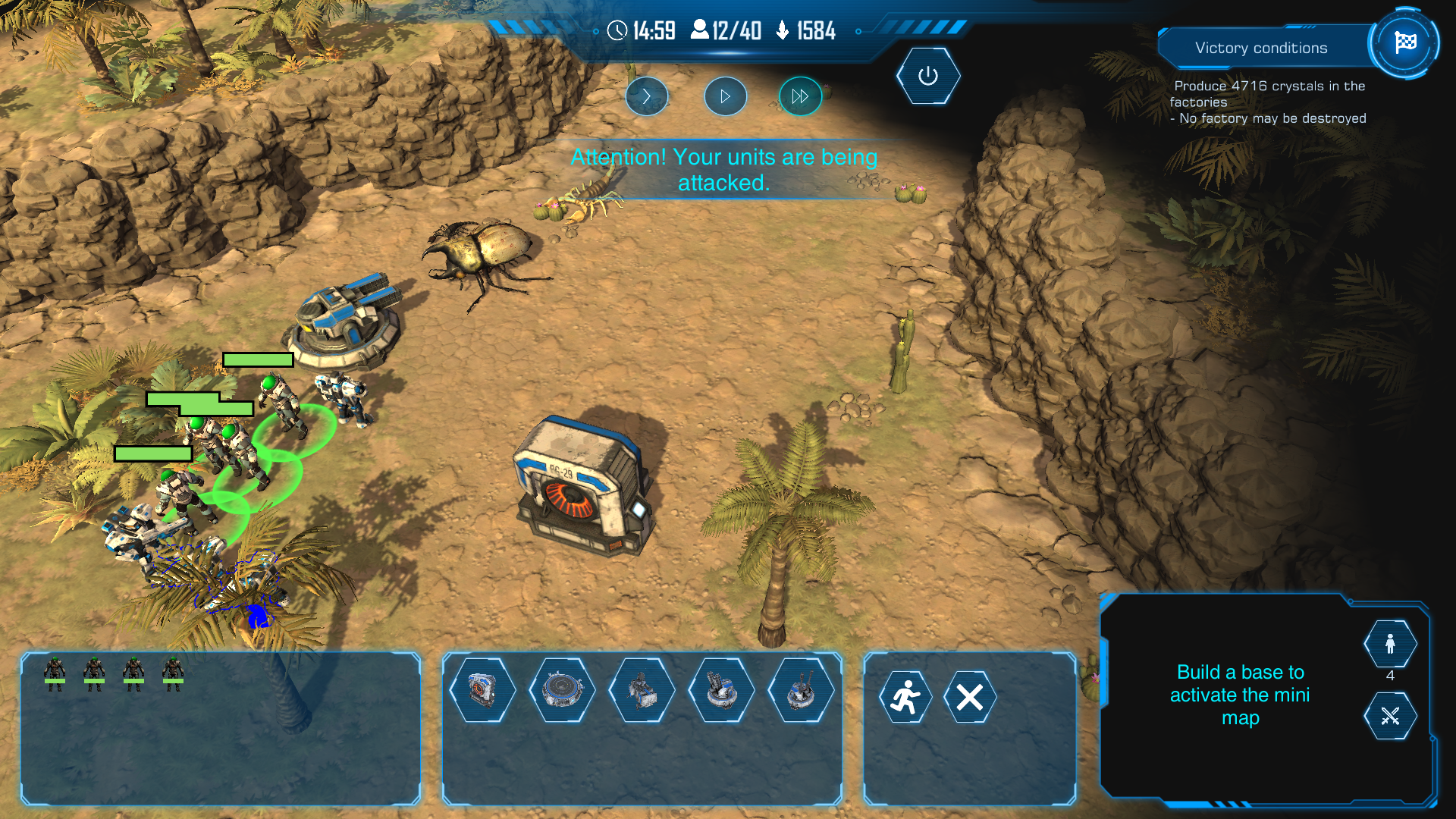This screenshot has width=1456, height=819.
Task: Issue the running man move command
Action: [905, 697]
